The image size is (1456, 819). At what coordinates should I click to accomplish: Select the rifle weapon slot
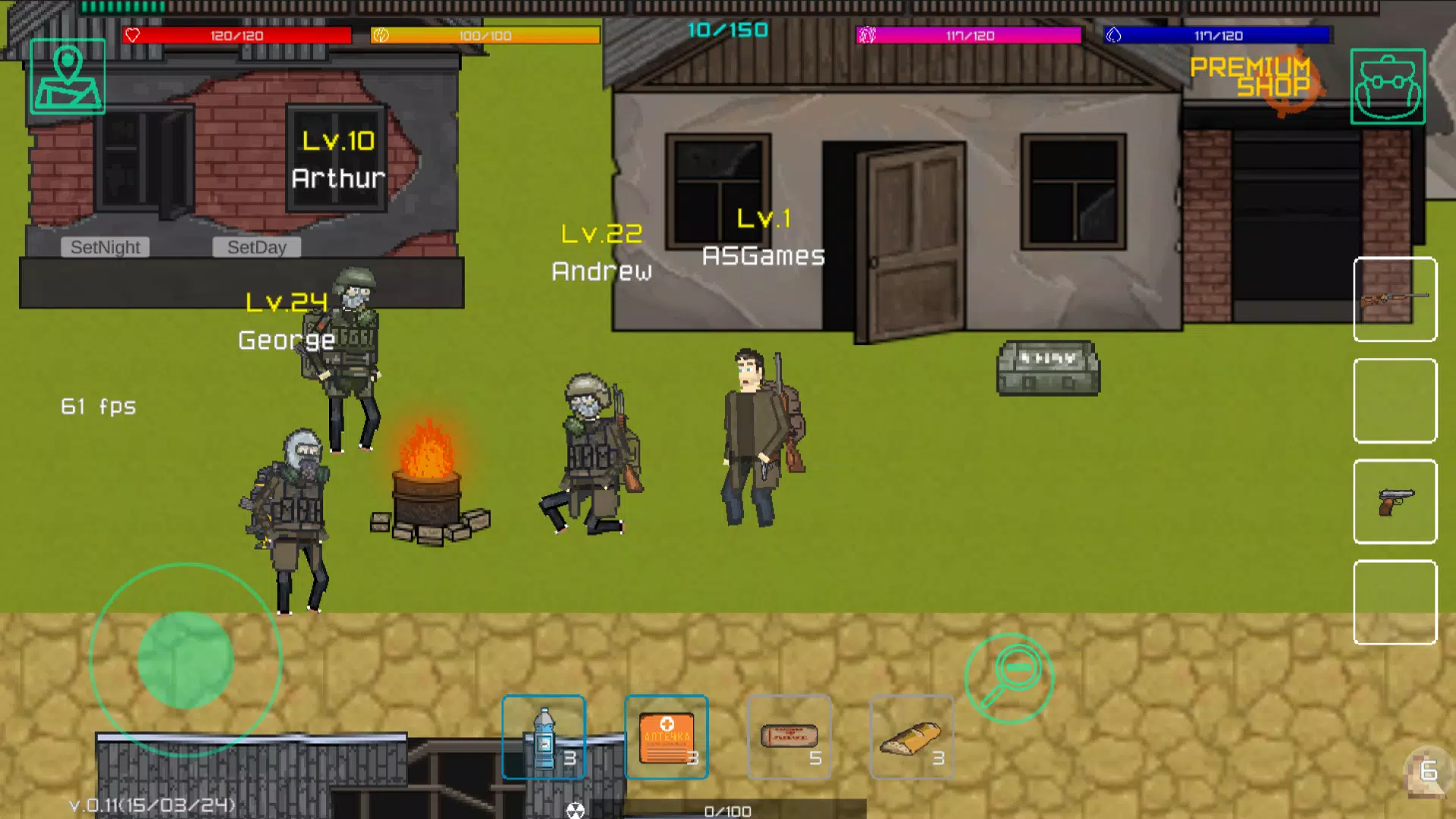pyautogui.click(x=1395, y=300)
